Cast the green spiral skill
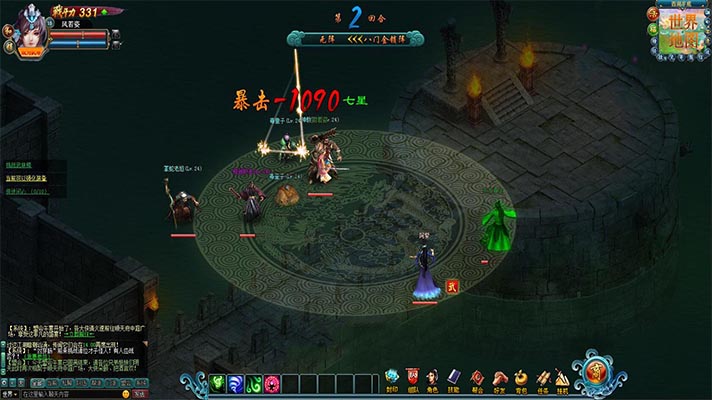This screenshot has width=712, height=400. [x=254, y=384]
